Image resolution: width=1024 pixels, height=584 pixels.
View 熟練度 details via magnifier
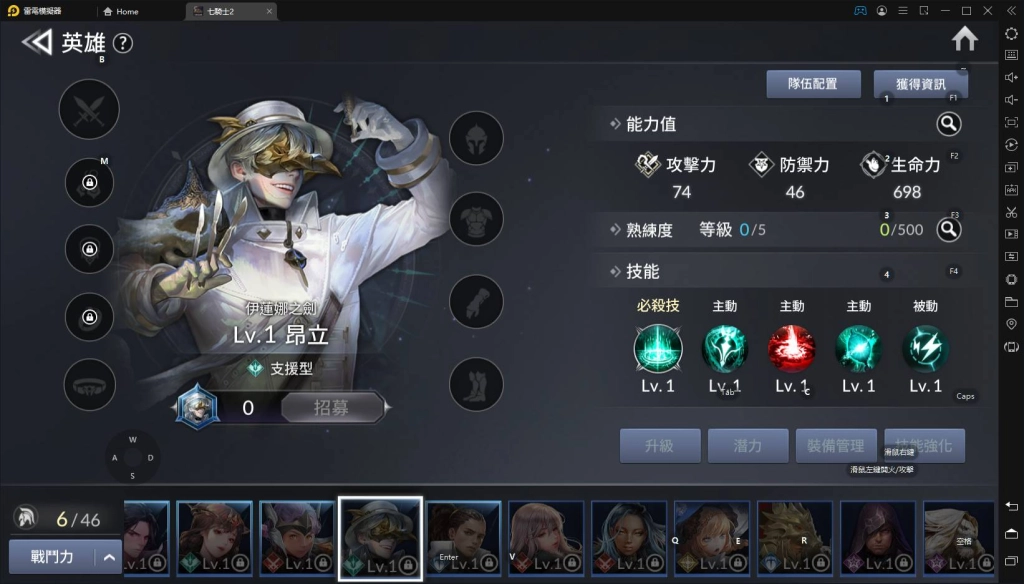point(948,230)
